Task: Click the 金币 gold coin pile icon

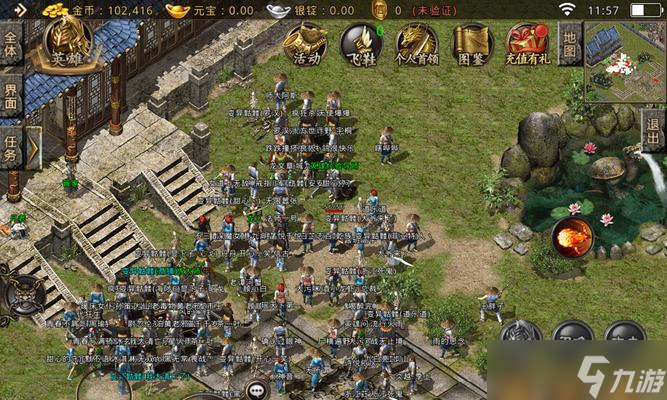Action: (54, 10)
